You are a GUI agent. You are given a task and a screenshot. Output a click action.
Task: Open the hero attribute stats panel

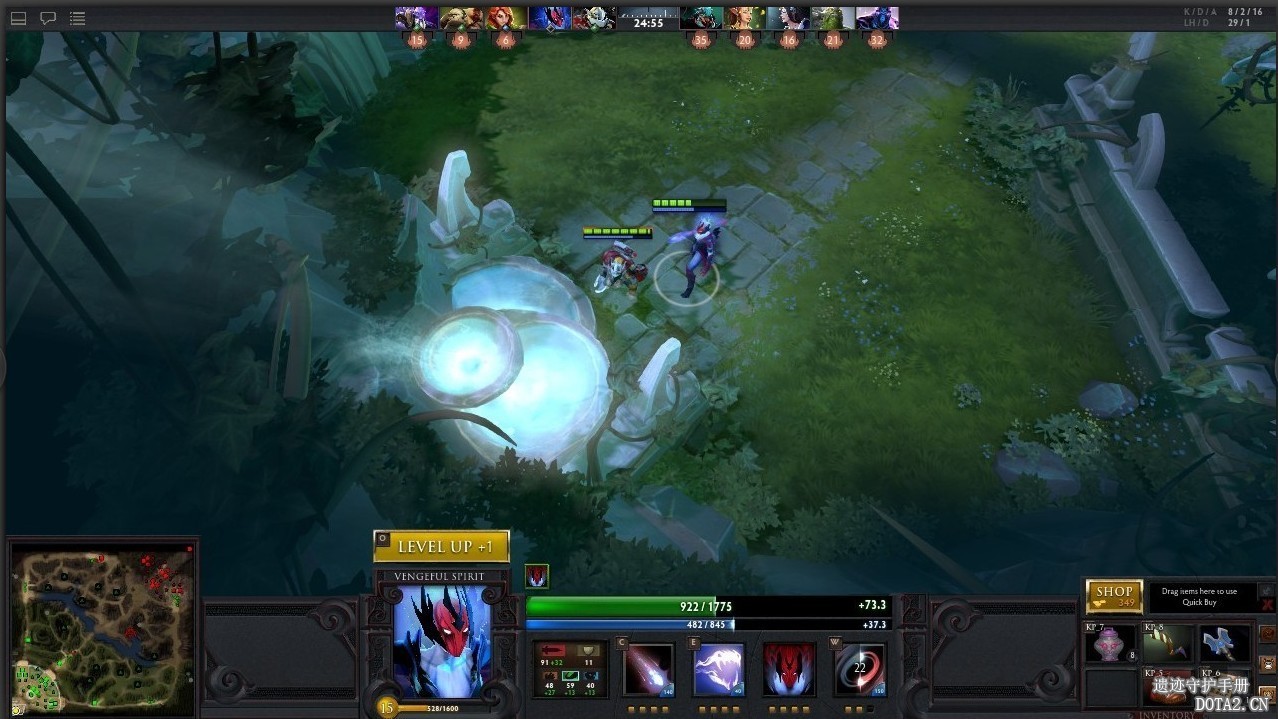click(x=570, y=669)
